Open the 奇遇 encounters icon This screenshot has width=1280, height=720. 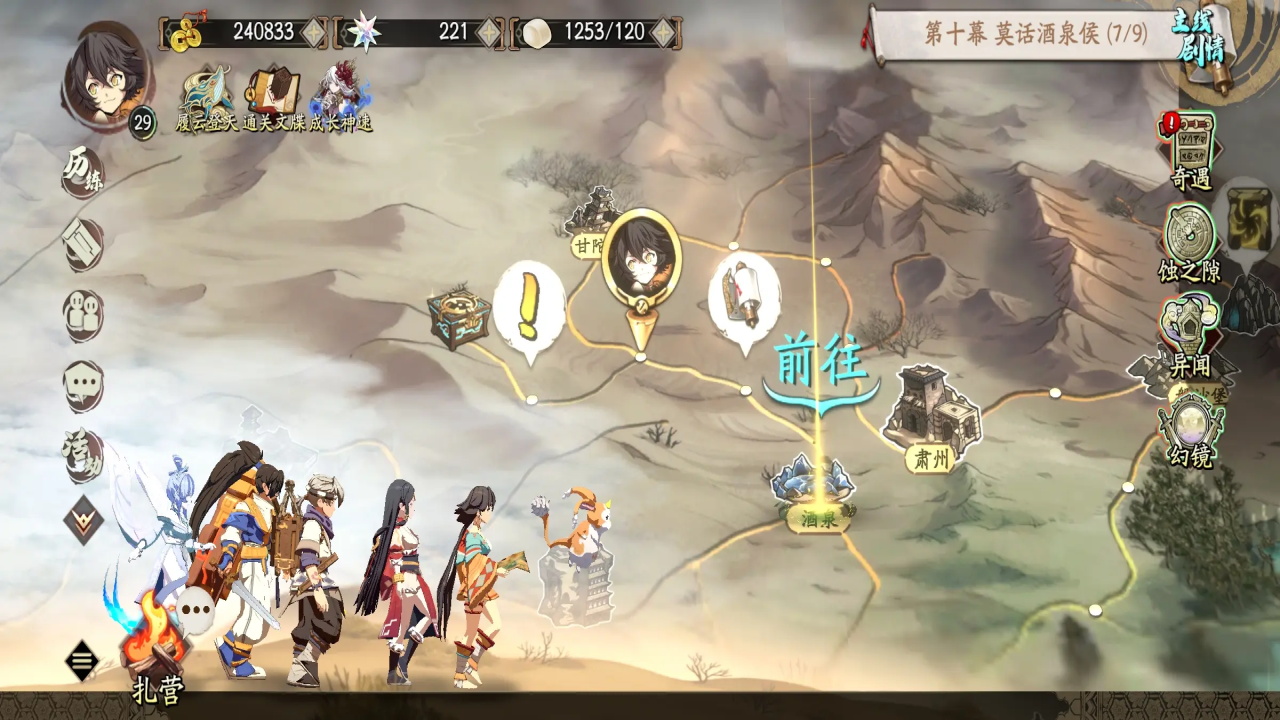click(1190, 150)
